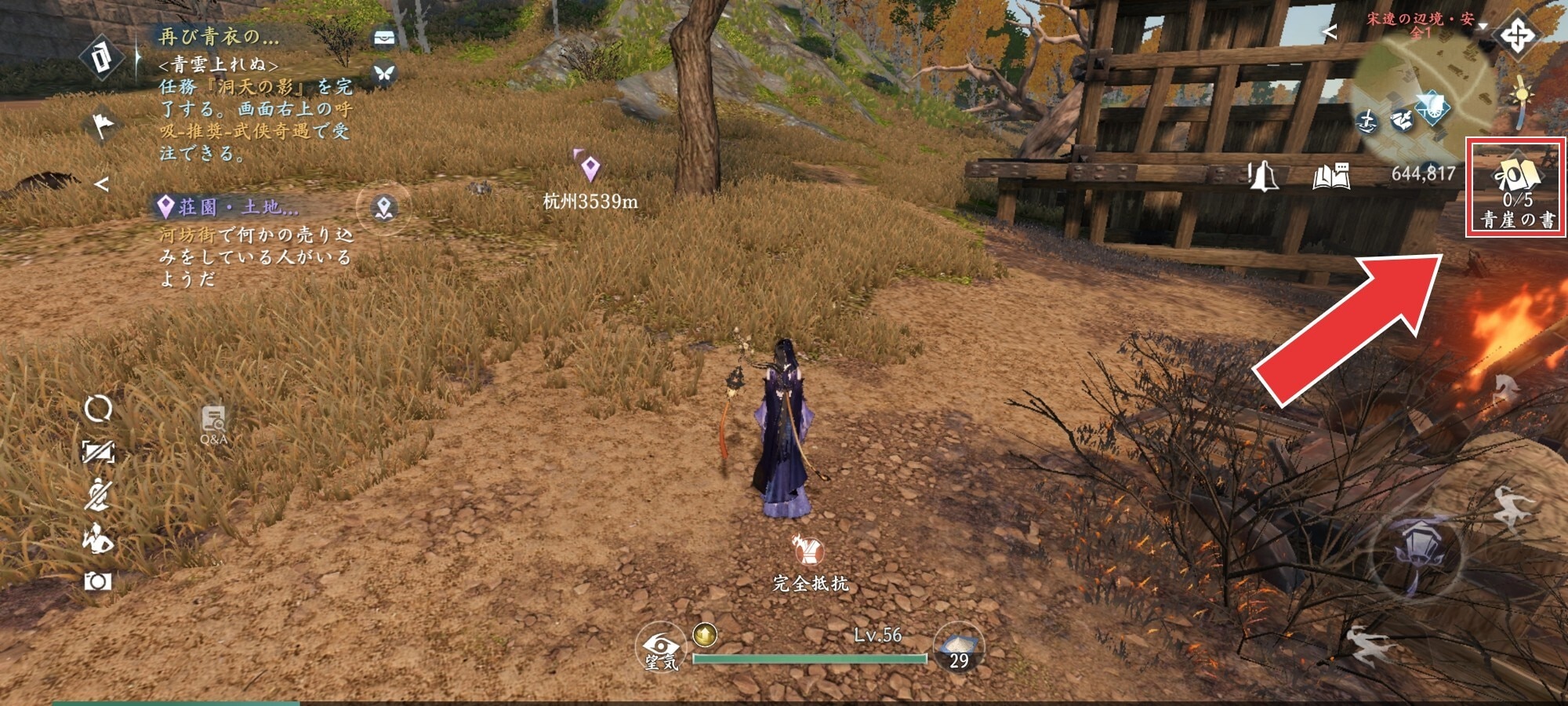1568x706 pixels.
Task: Click the circular refresh arrows icon
Action: 98,409
